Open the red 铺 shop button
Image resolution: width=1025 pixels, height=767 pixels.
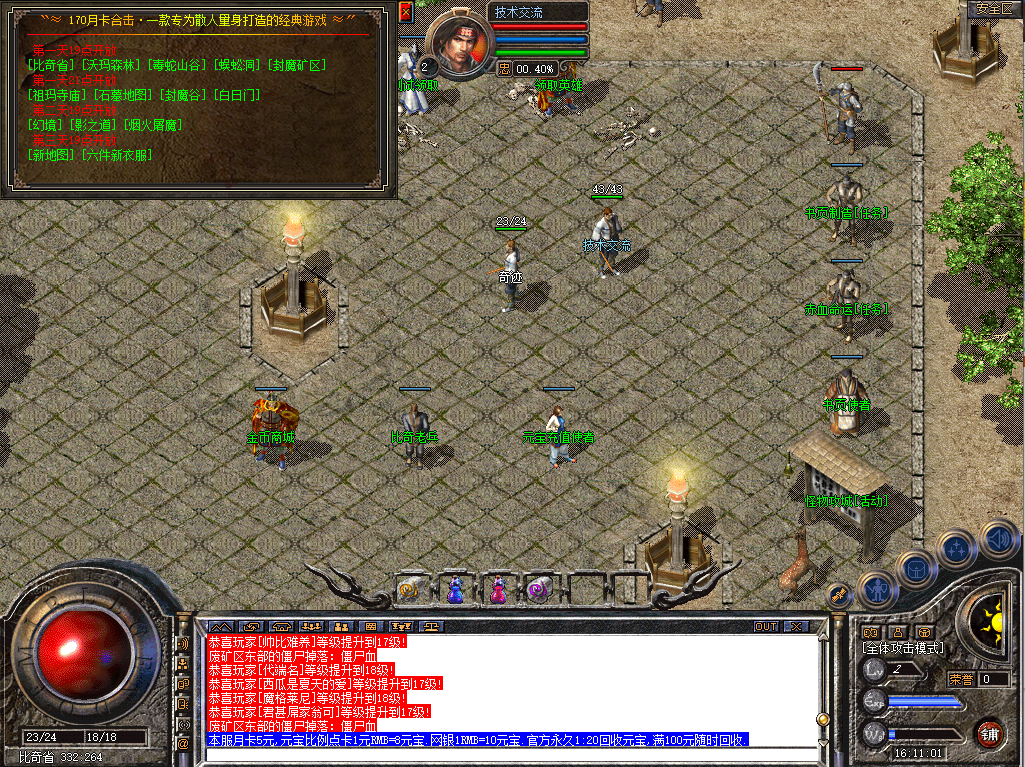(x=990, y=732)
